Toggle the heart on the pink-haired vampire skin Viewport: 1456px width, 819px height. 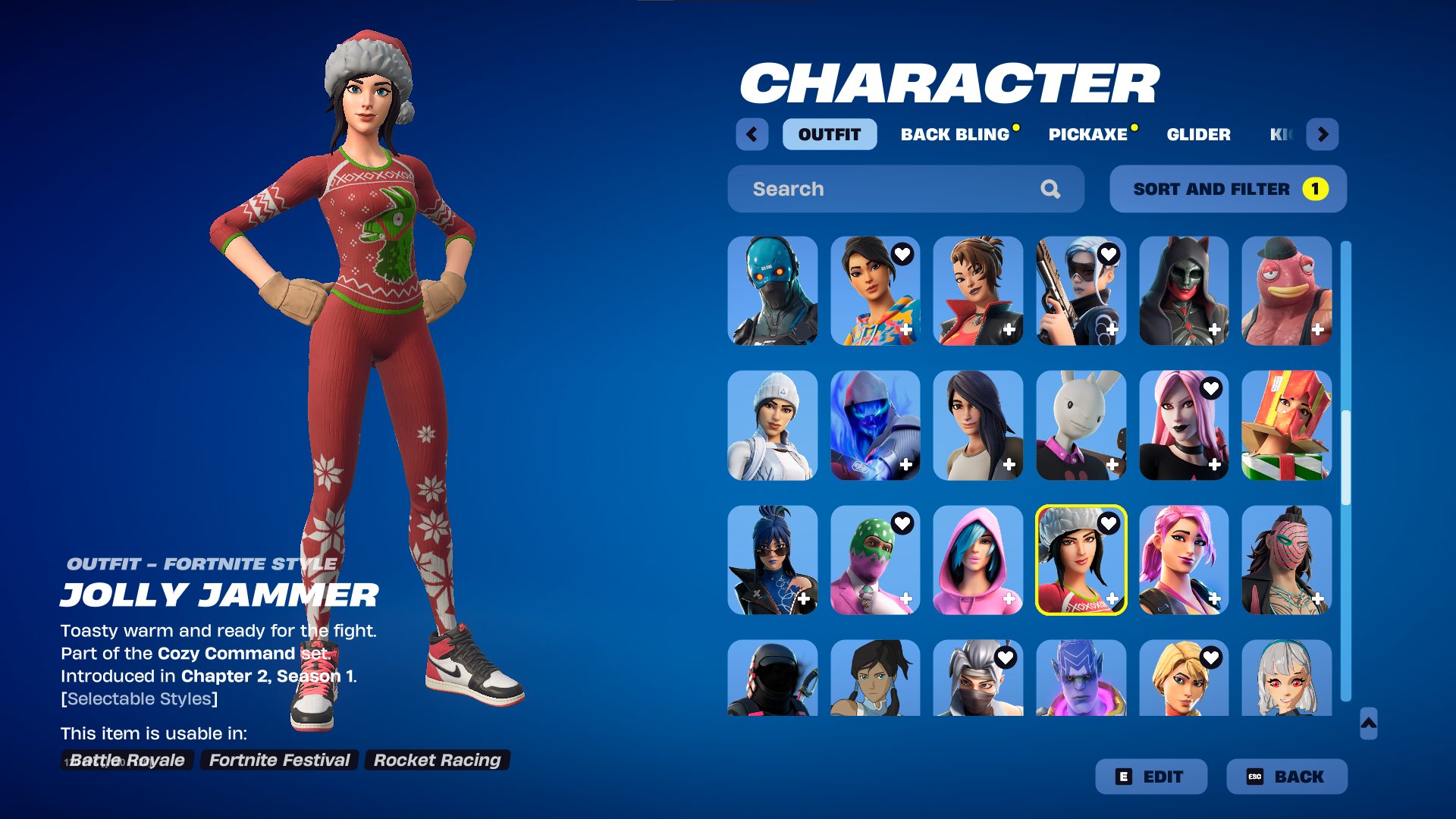(x=1213, y=389)
